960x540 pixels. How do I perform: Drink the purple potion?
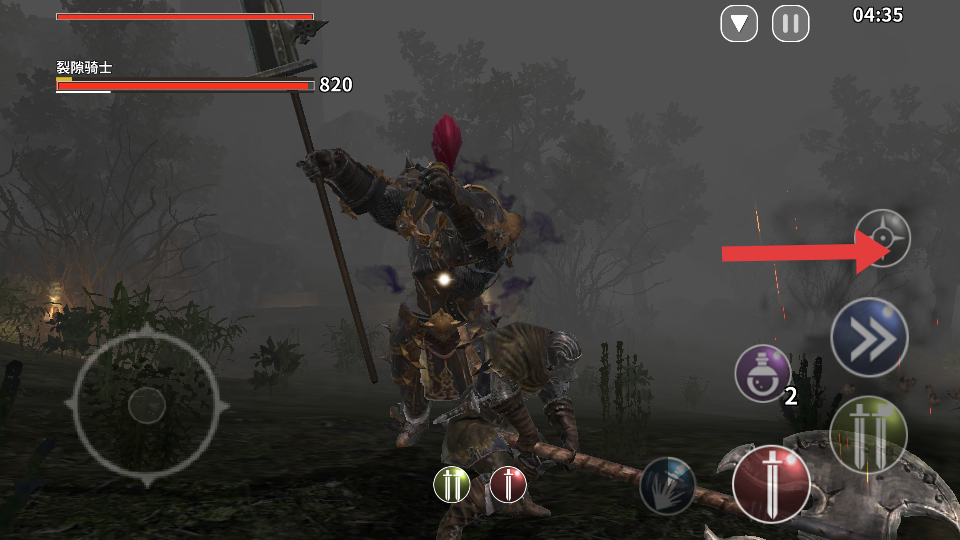coord(761,373)
